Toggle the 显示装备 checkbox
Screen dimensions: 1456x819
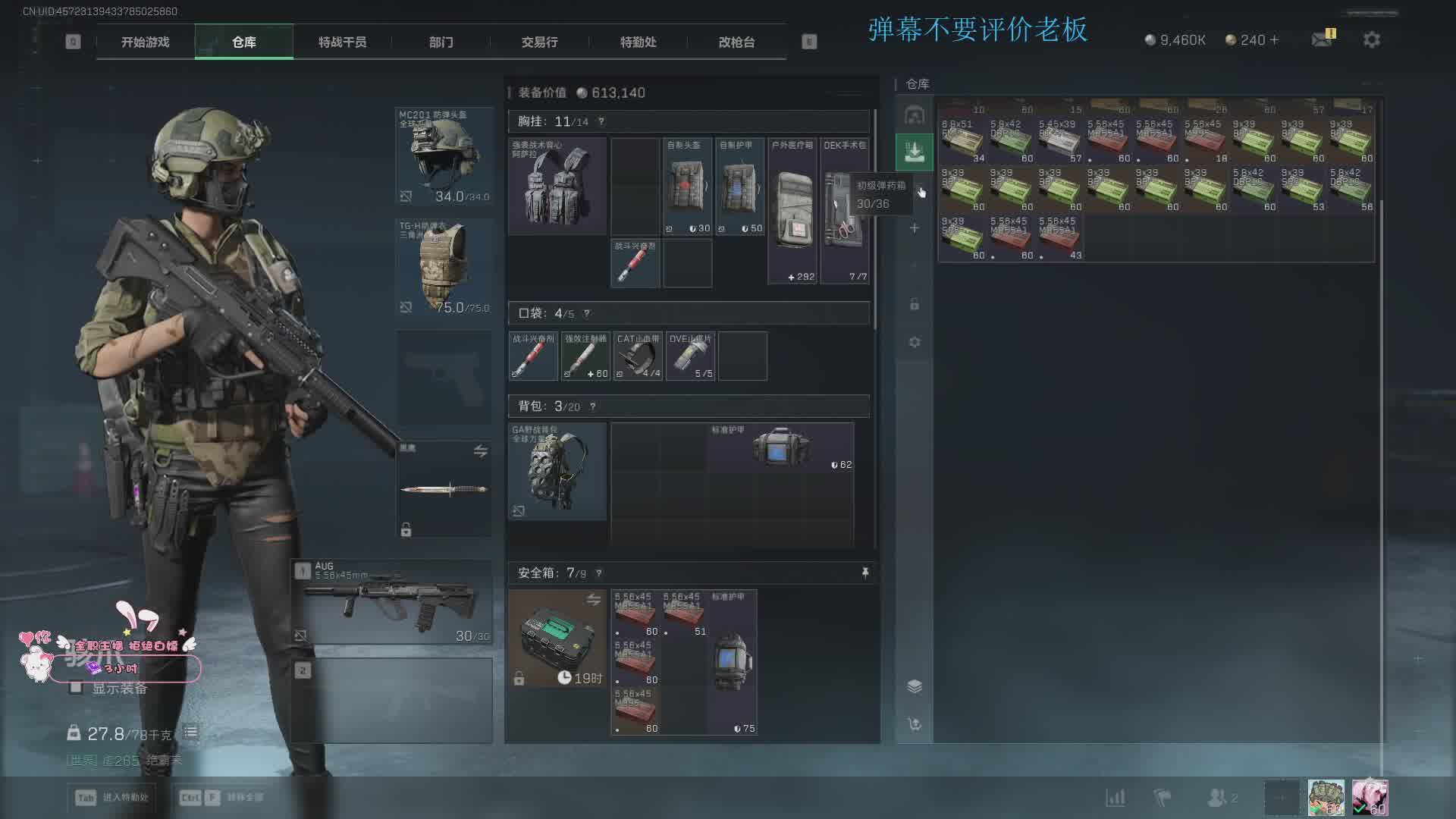tap(76, 688)
